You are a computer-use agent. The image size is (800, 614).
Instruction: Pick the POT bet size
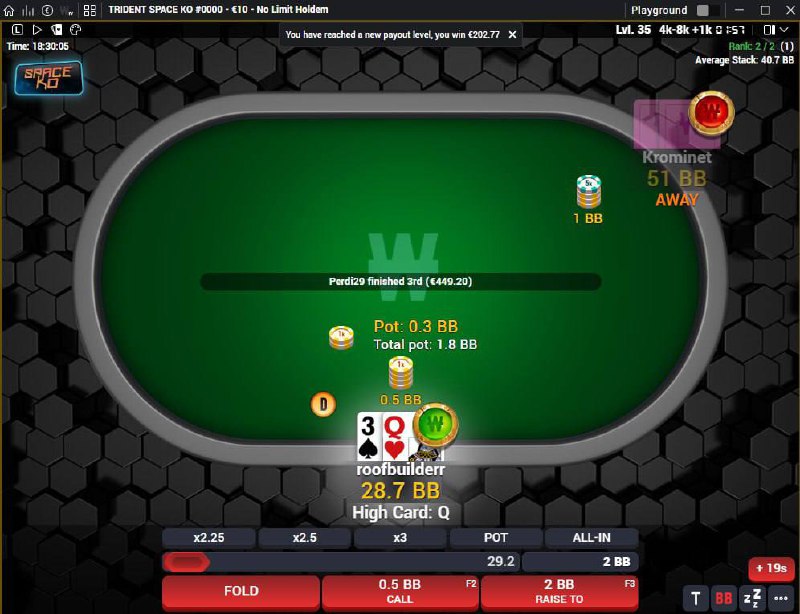point(495,538)
